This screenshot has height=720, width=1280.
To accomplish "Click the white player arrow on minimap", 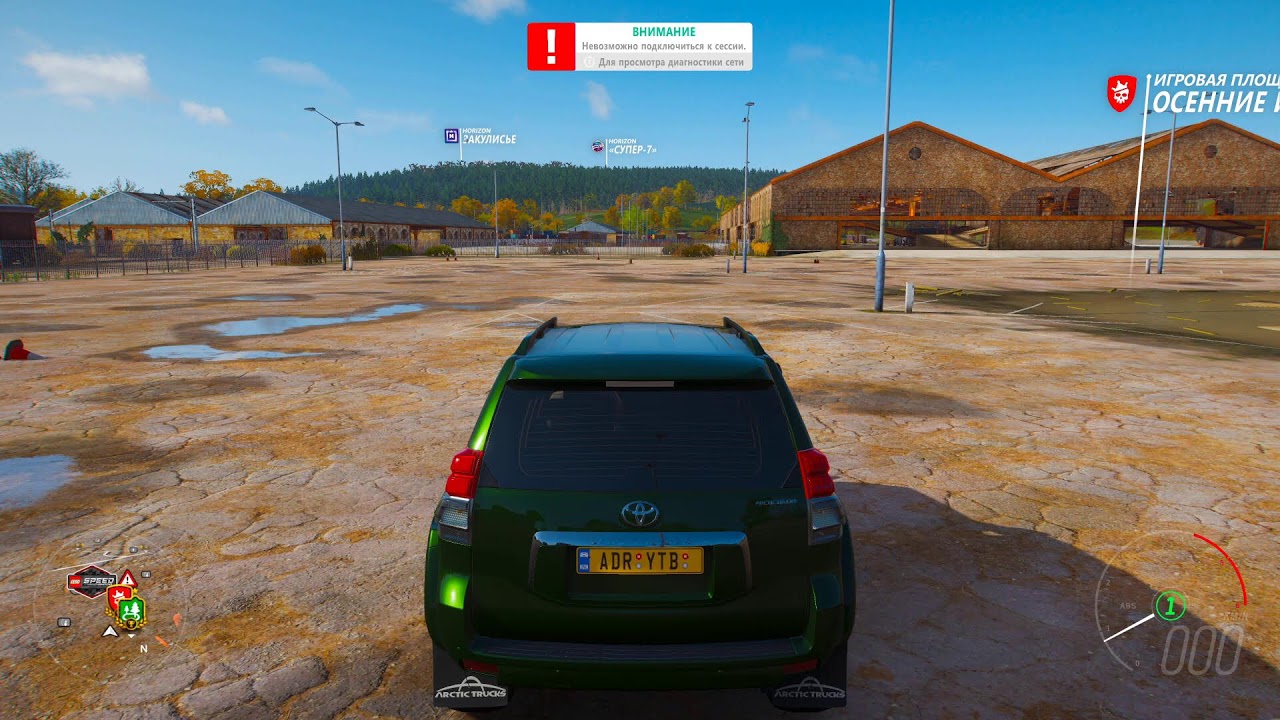I will click(x=110, y=631).
